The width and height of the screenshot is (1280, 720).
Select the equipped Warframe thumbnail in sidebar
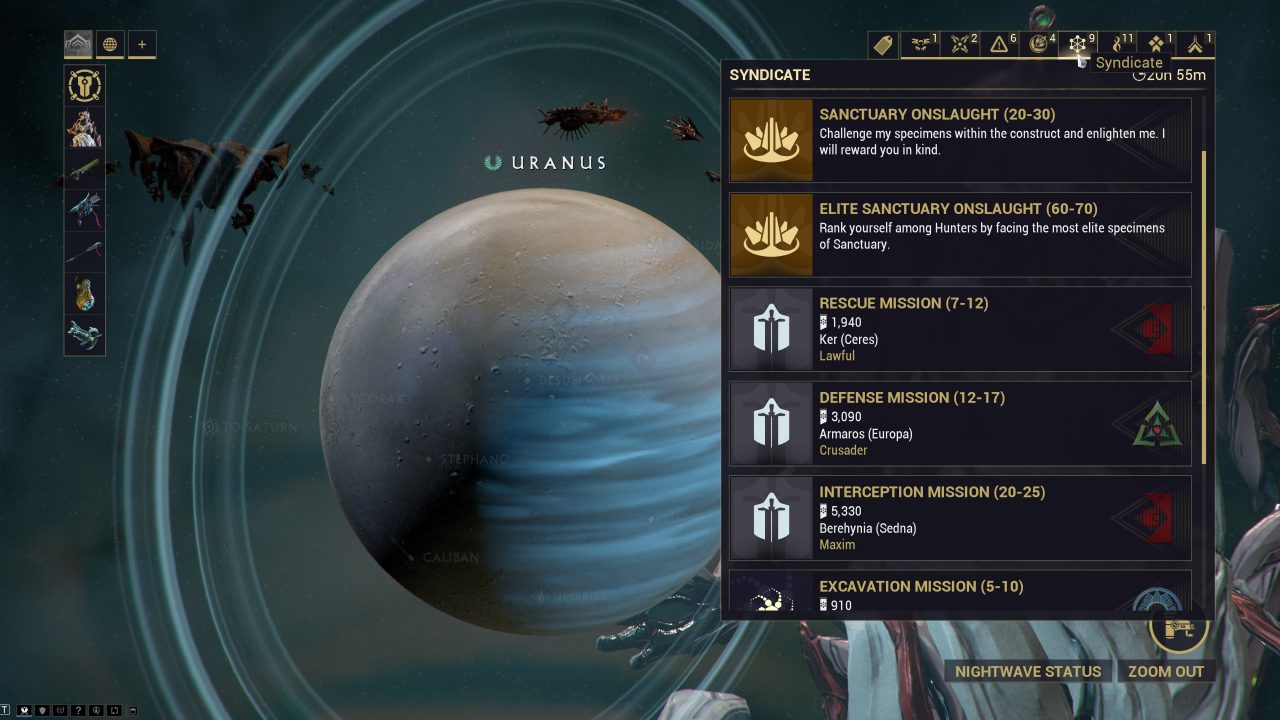click(84, 129)
